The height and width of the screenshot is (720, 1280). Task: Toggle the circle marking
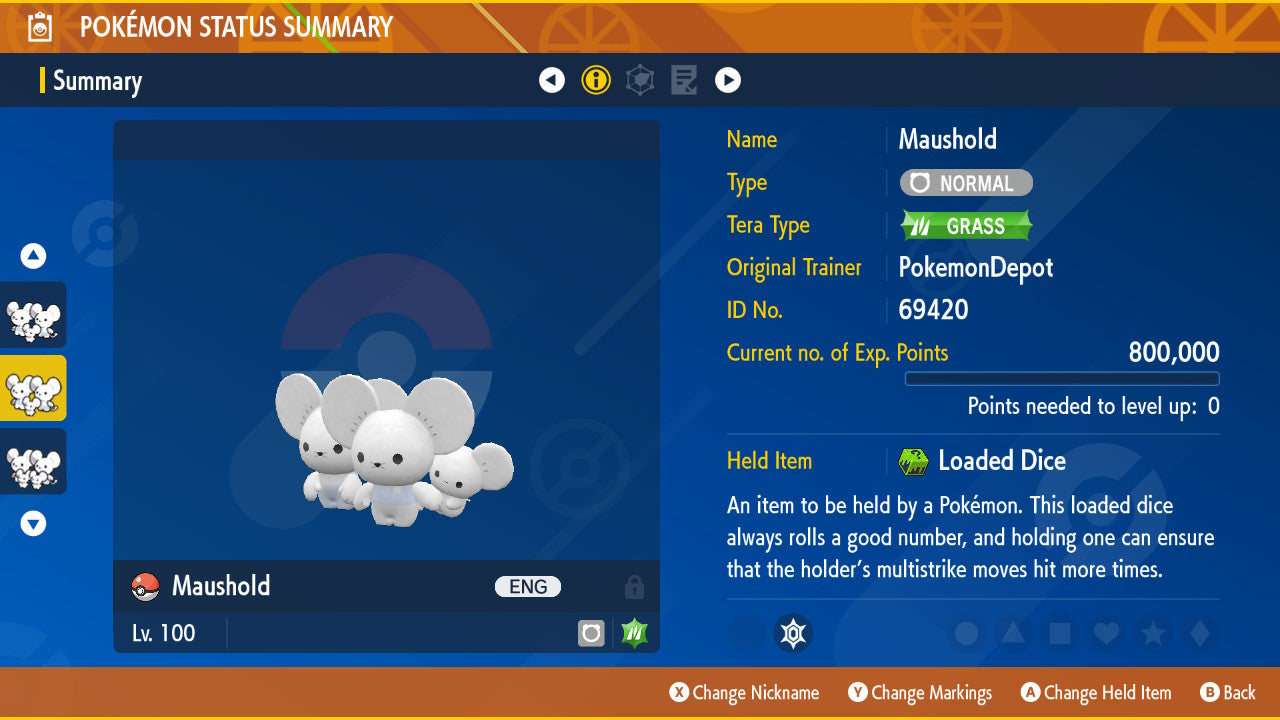pyautogui.click(x=966, y=633)
